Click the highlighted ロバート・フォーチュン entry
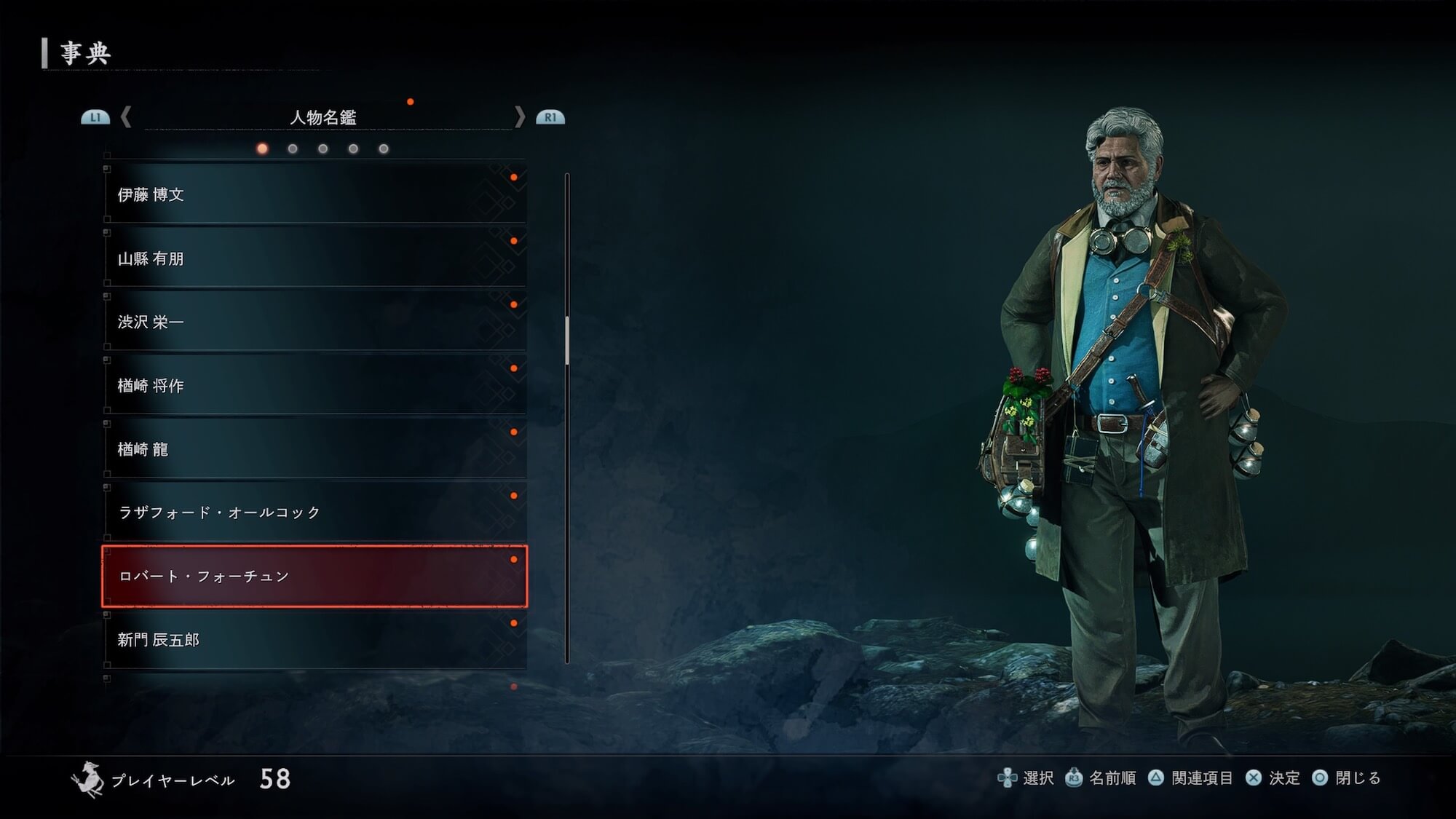 coord(314,576)
